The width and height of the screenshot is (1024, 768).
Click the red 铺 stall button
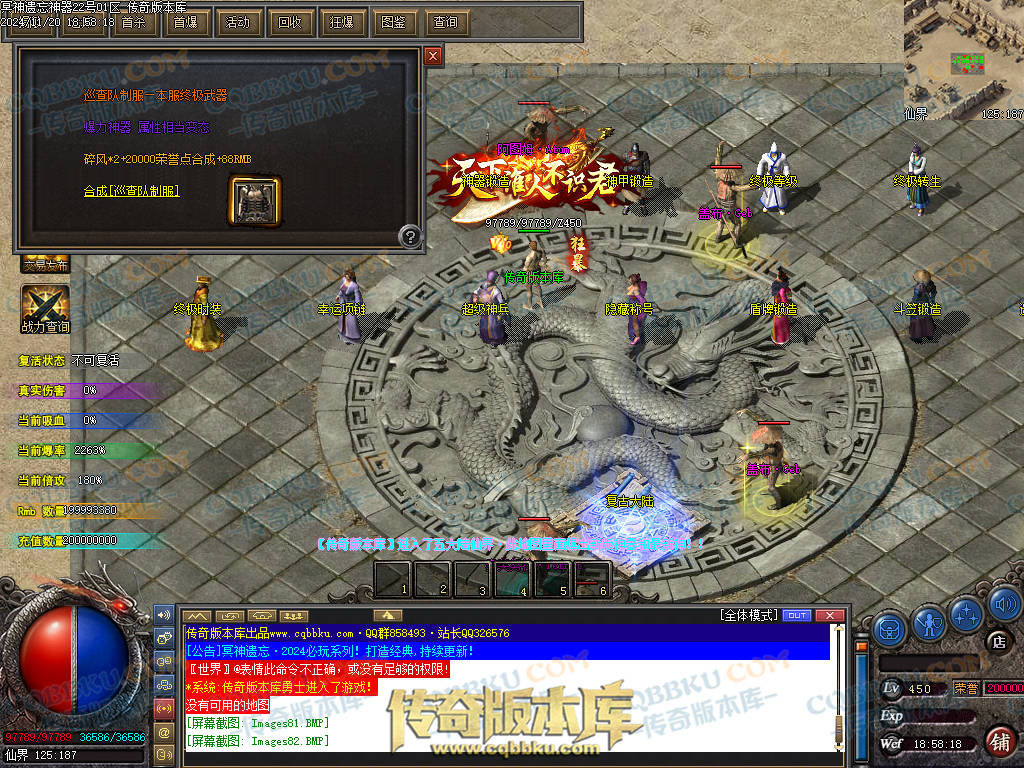[x=998, y=742]
